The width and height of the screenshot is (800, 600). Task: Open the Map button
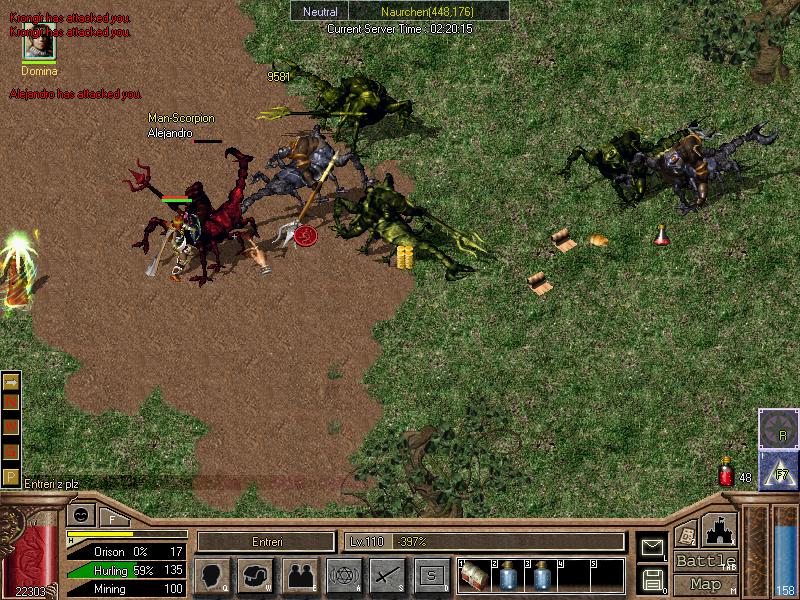point(706,584)
